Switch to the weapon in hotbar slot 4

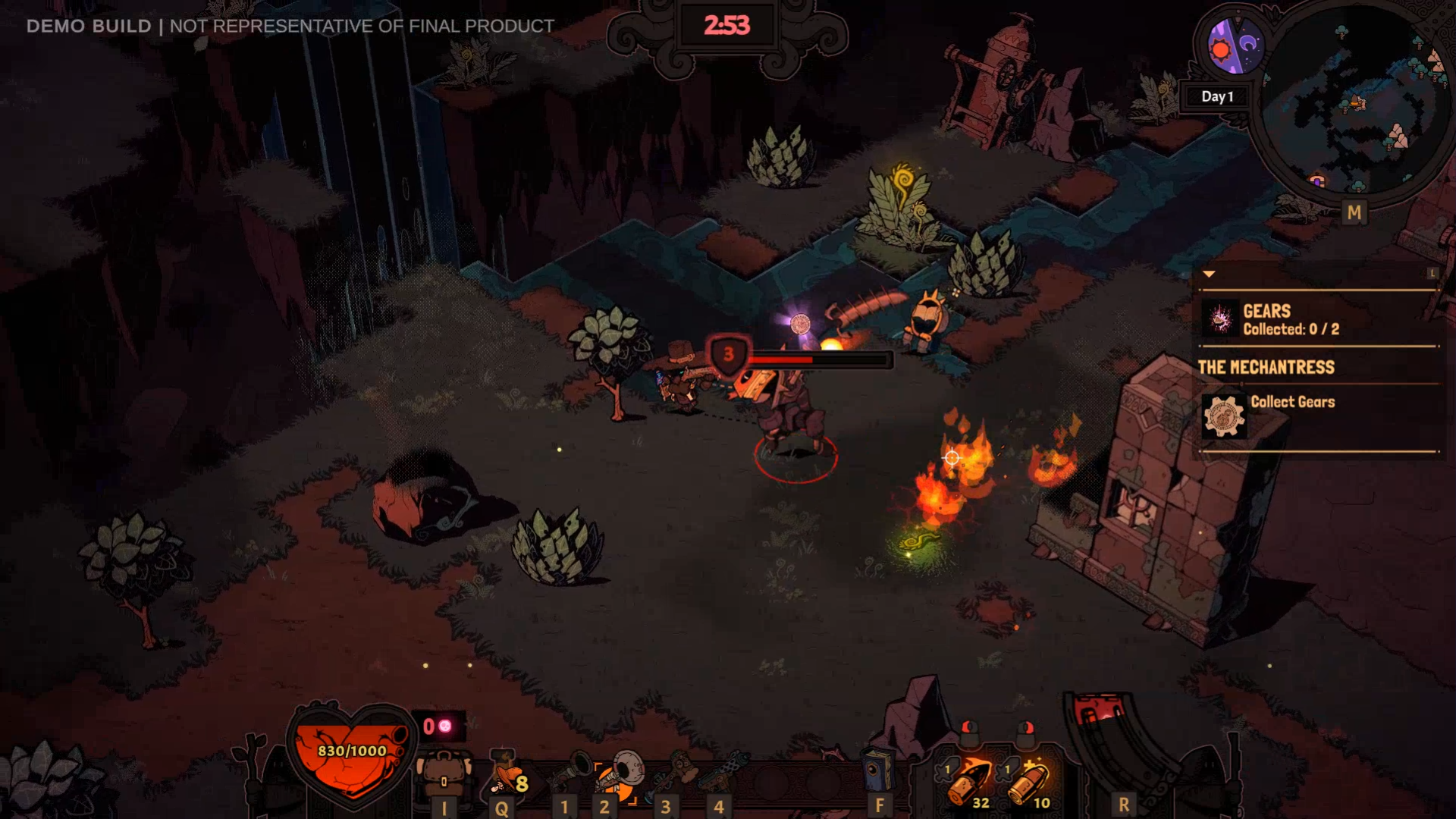(x=724, y=772)
